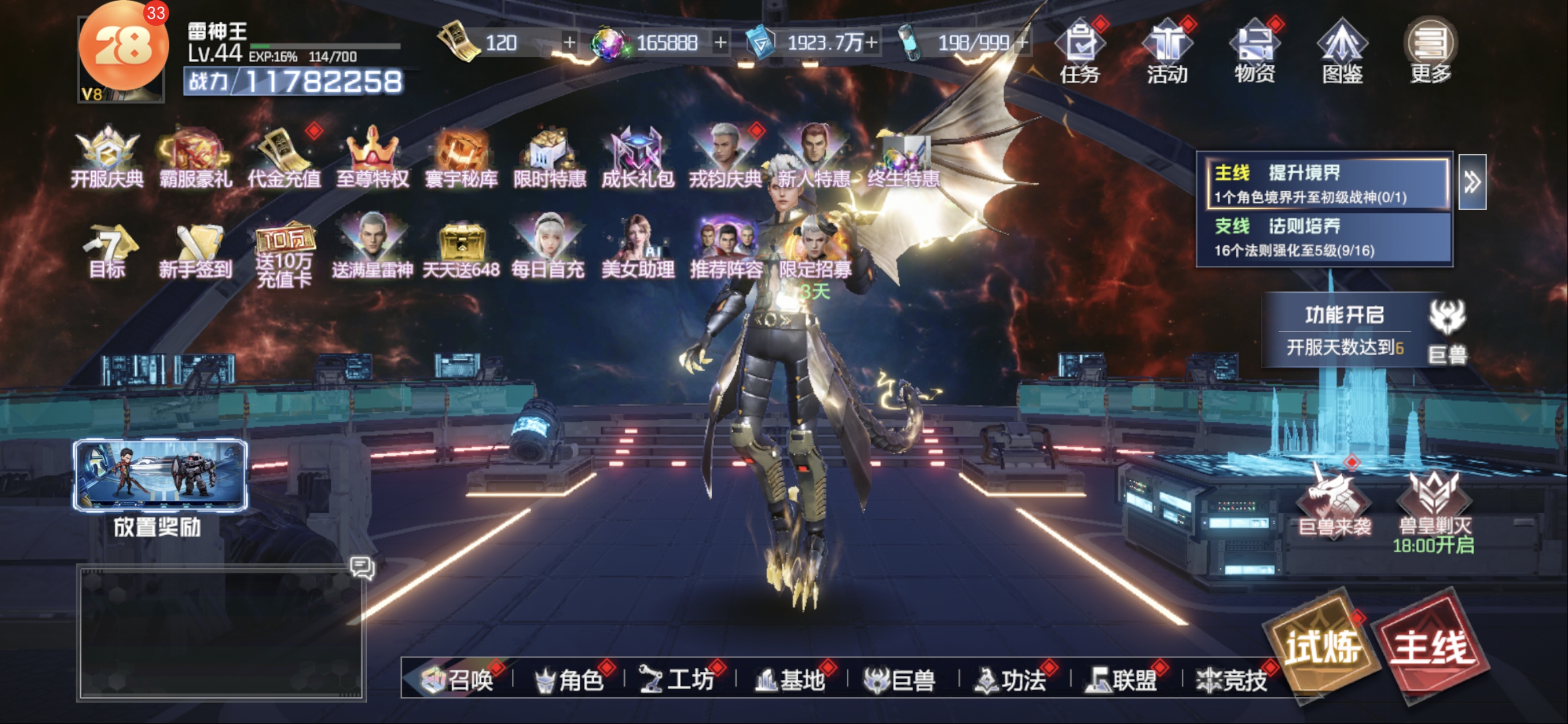Screen dimensions: 1568x724
Task: Open the 任务 quest menu
Action: click(x=1080, y=51)
